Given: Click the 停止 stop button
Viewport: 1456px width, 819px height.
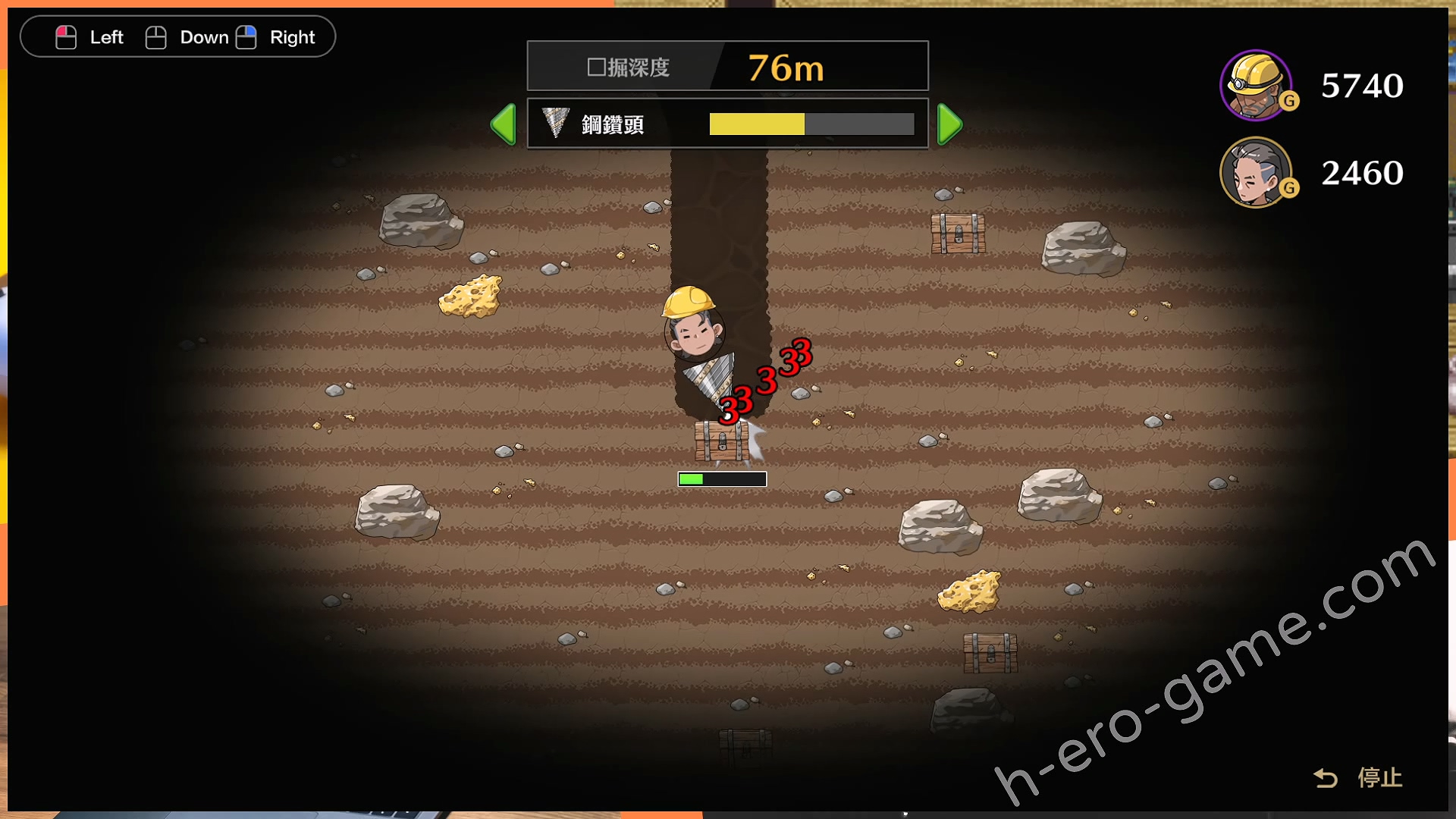Looking at the screenshot, I should coord(1359,777).
